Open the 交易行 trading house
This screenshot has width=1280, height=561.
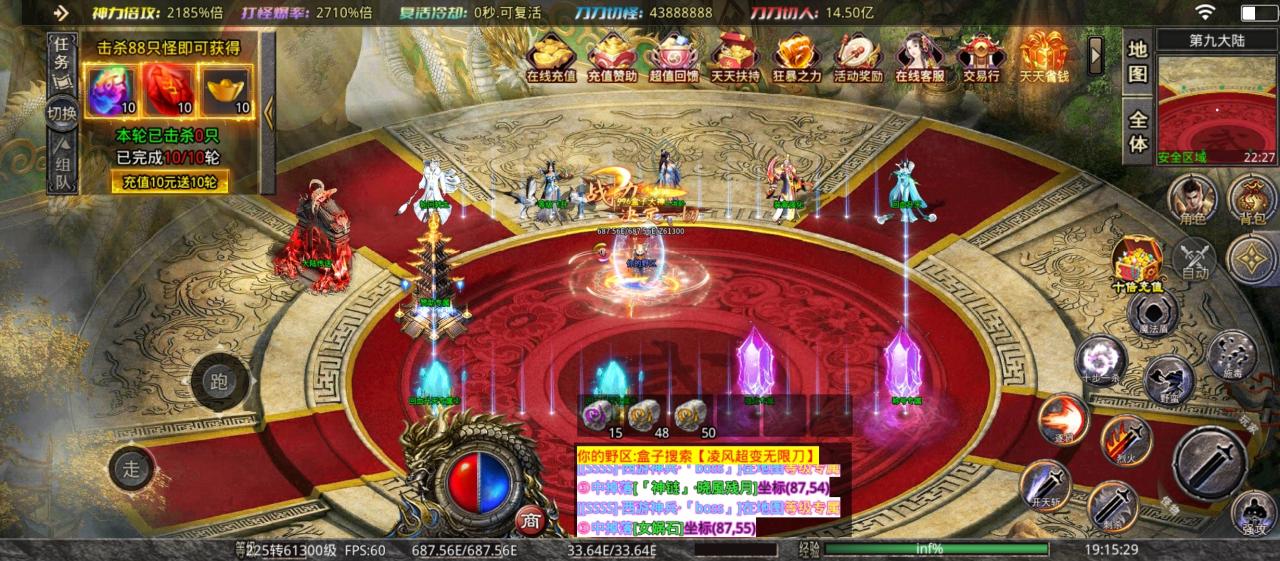[981, 56]
